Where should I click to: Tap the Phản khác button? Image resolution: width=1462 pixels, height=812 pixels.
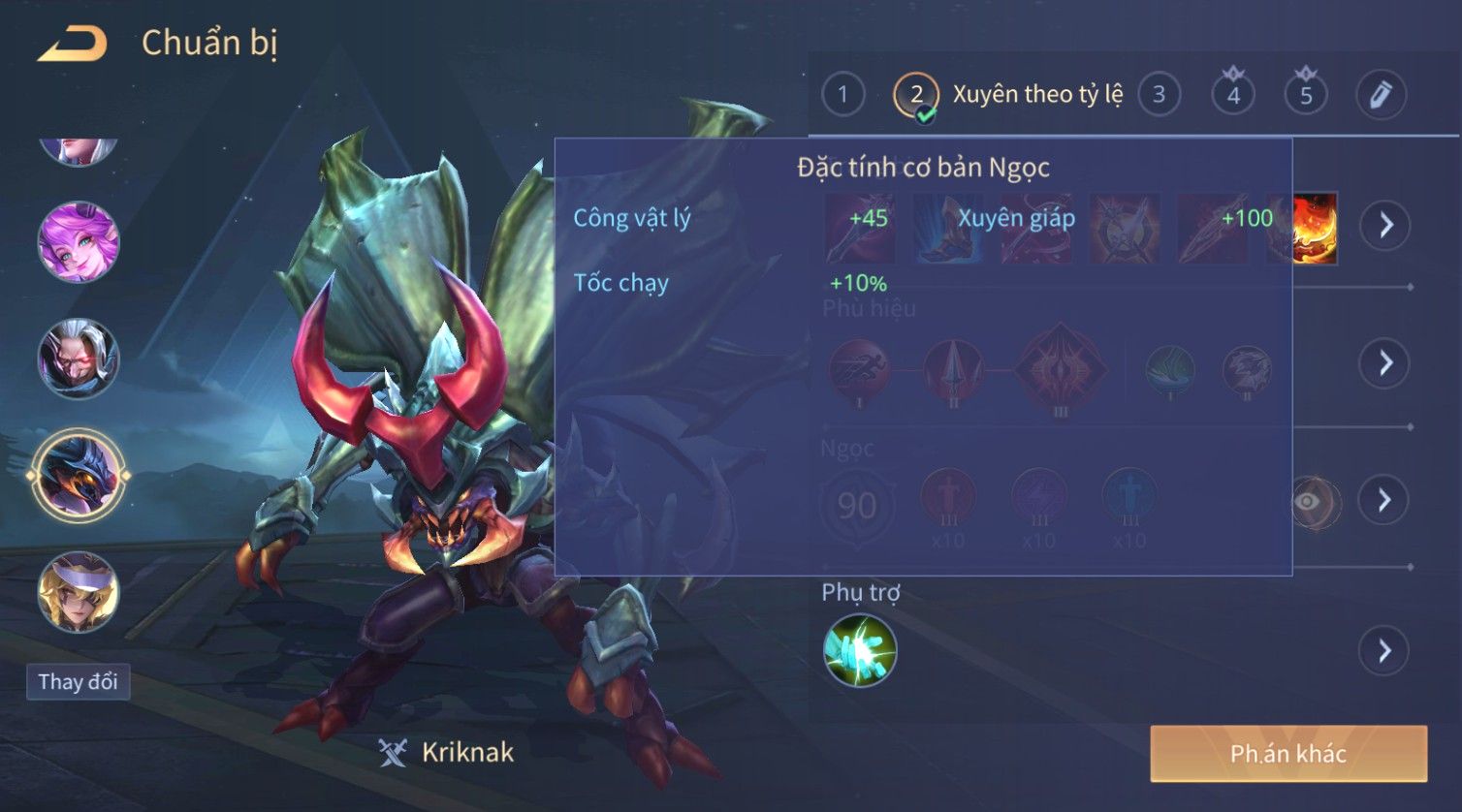coord(1287,754)
